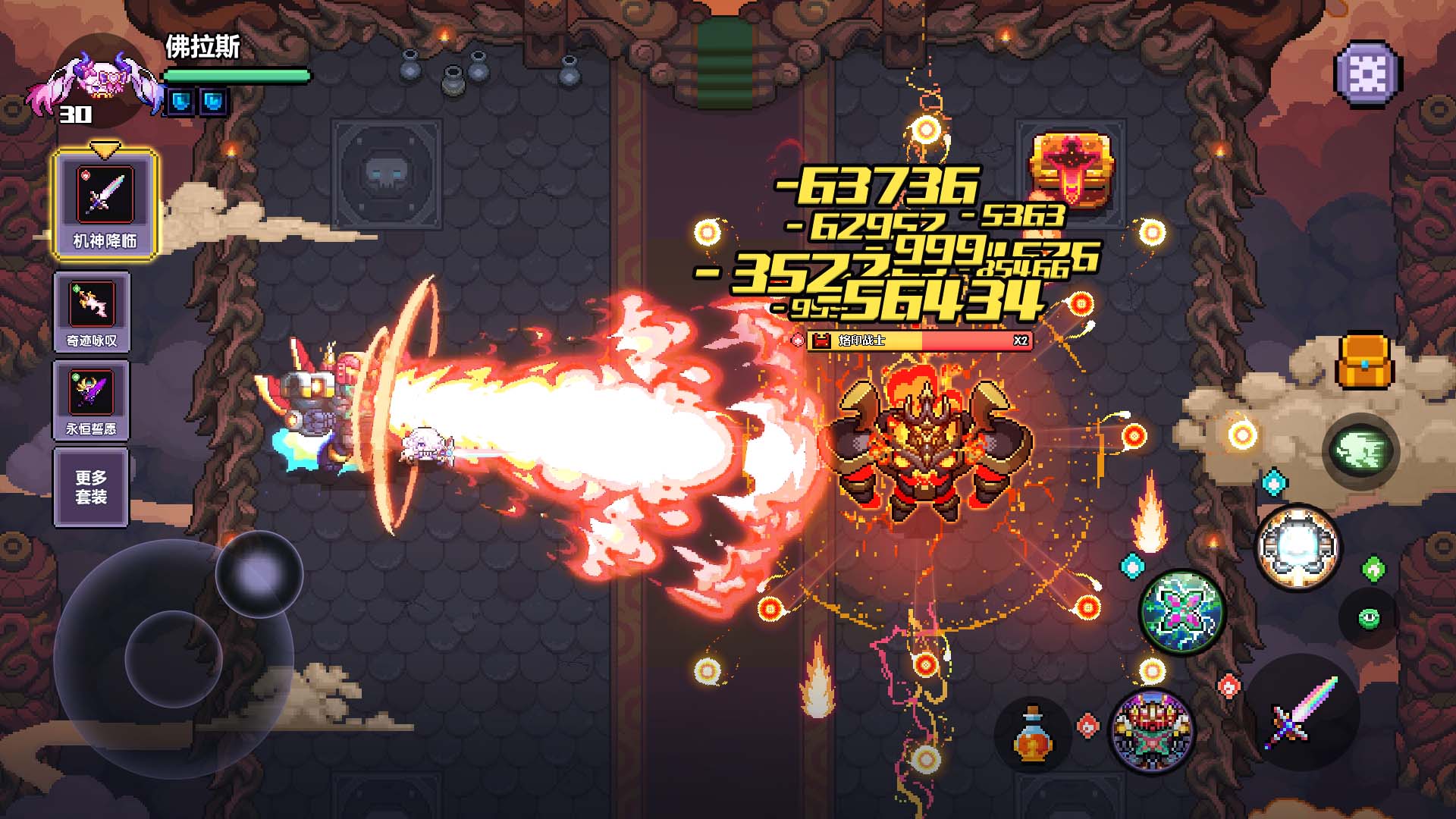Viewport: 1456px width, 819px height.
Task: Open the 更多套装 sets list
Action: point(91,487)
